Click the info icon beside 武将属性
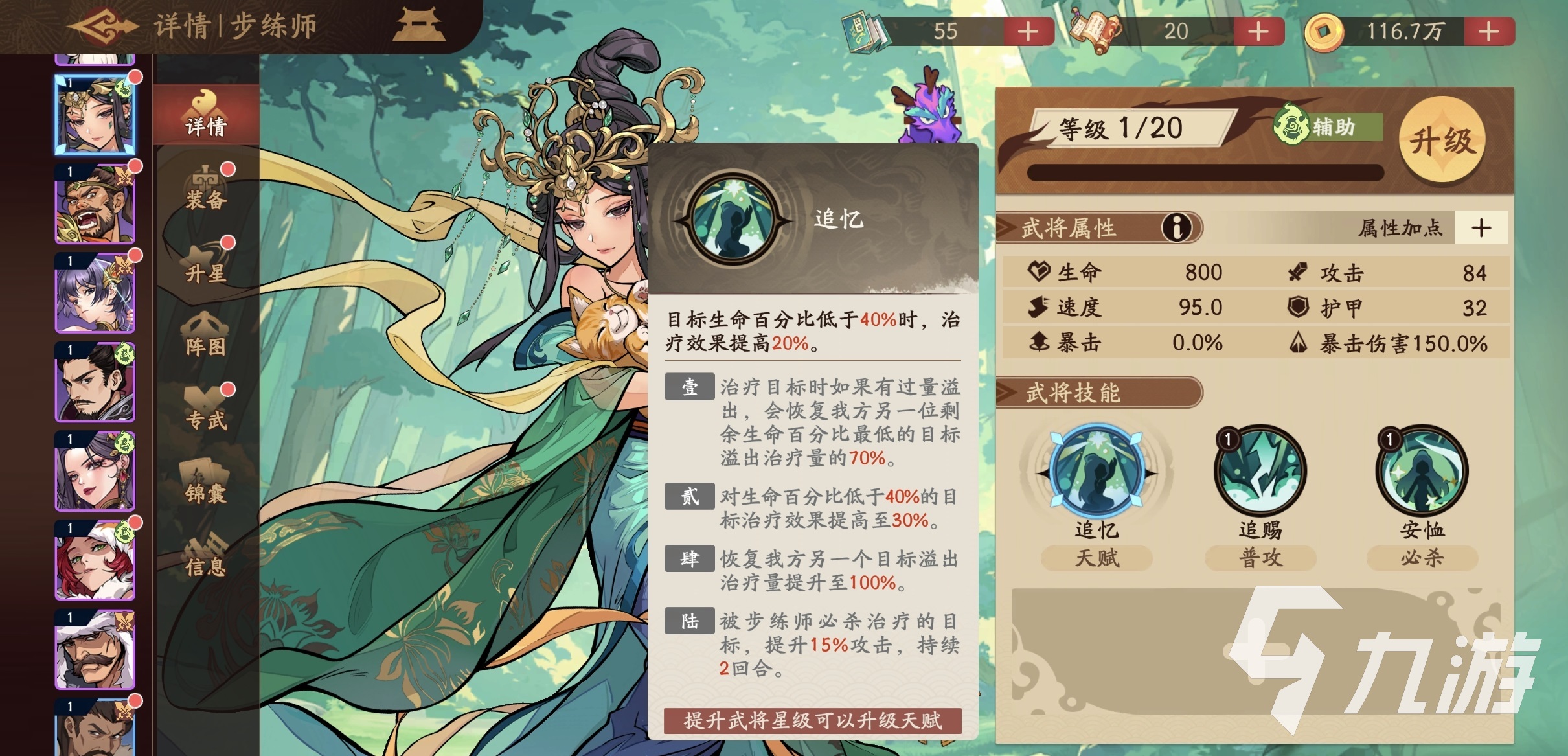The image size is (1568, 756). [1177, 228]
